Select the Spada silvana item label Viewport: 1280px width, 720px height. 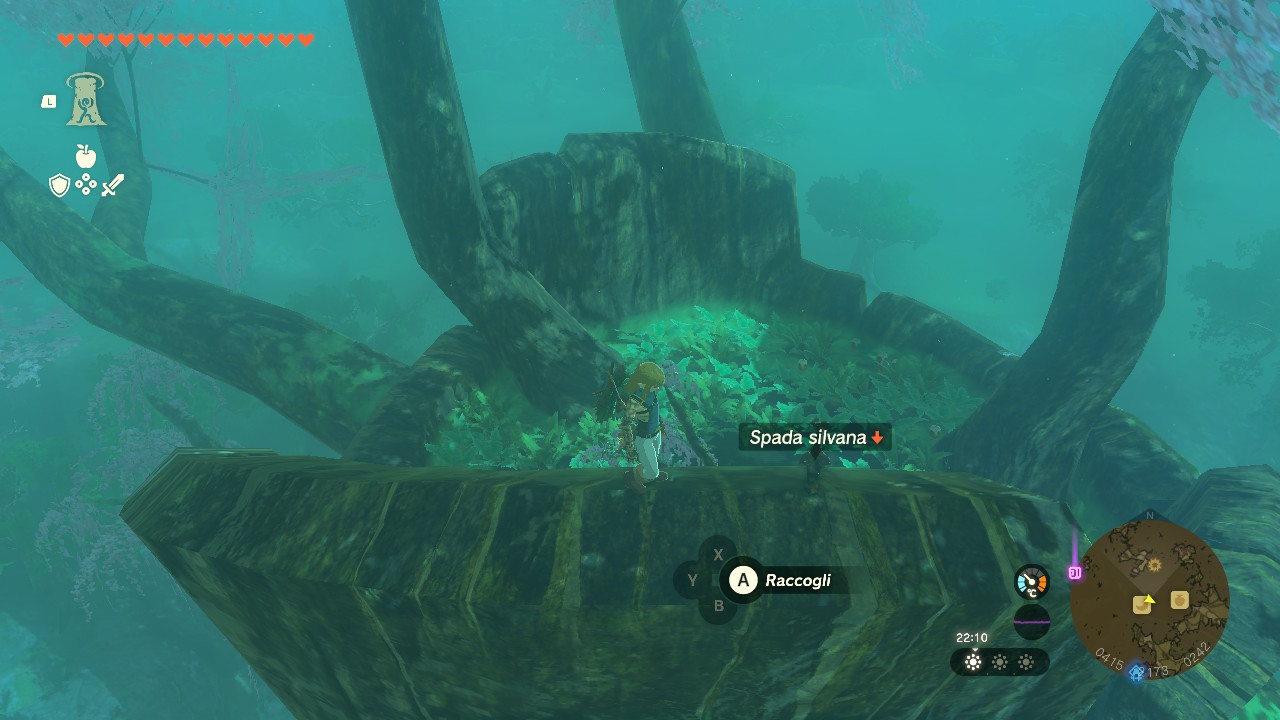point(815,437)
